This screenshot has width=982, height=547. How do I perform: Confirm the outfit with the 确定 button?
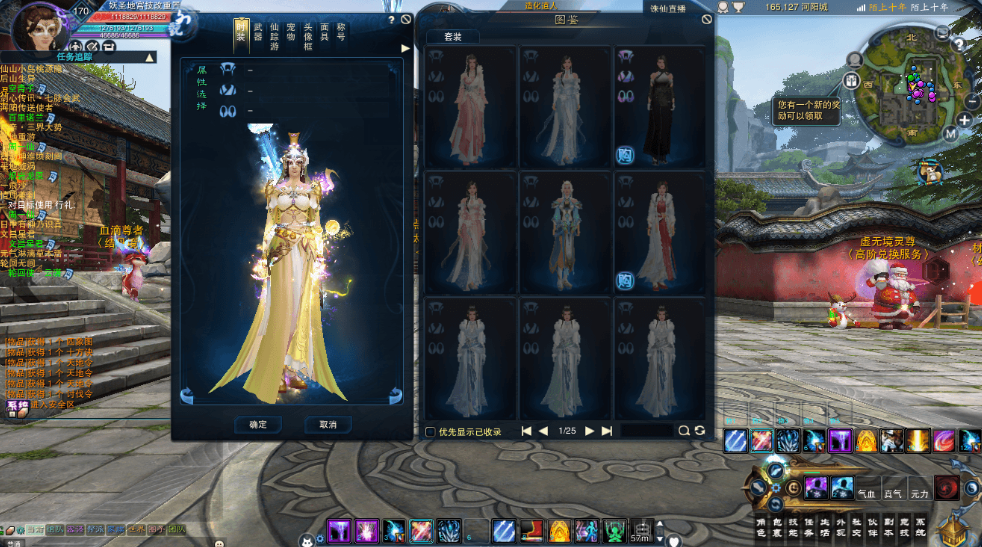(257, 424)
